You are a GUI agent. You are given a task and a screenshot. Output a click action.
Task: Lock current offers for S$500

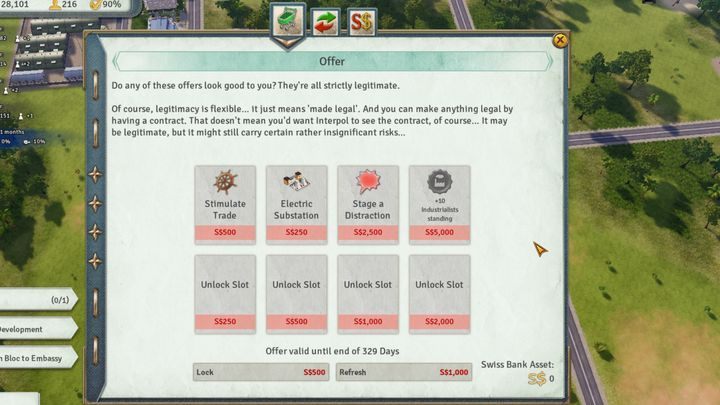(262, 372)
